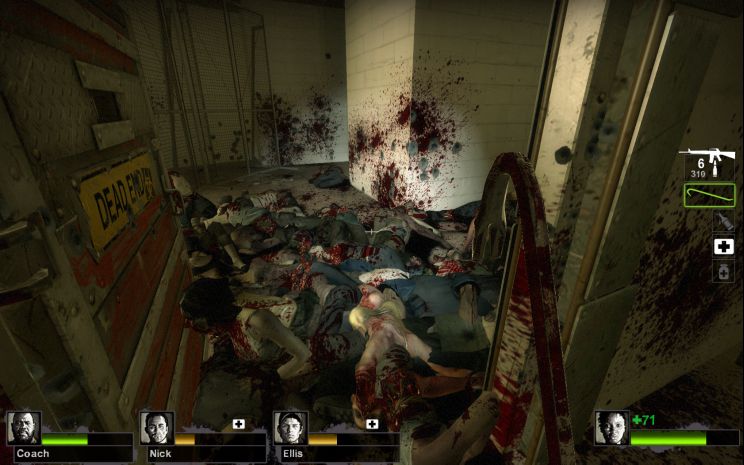744x465 pixels.
Task: Click Nick's teammate portrait
Action: [x=156, y=428]
